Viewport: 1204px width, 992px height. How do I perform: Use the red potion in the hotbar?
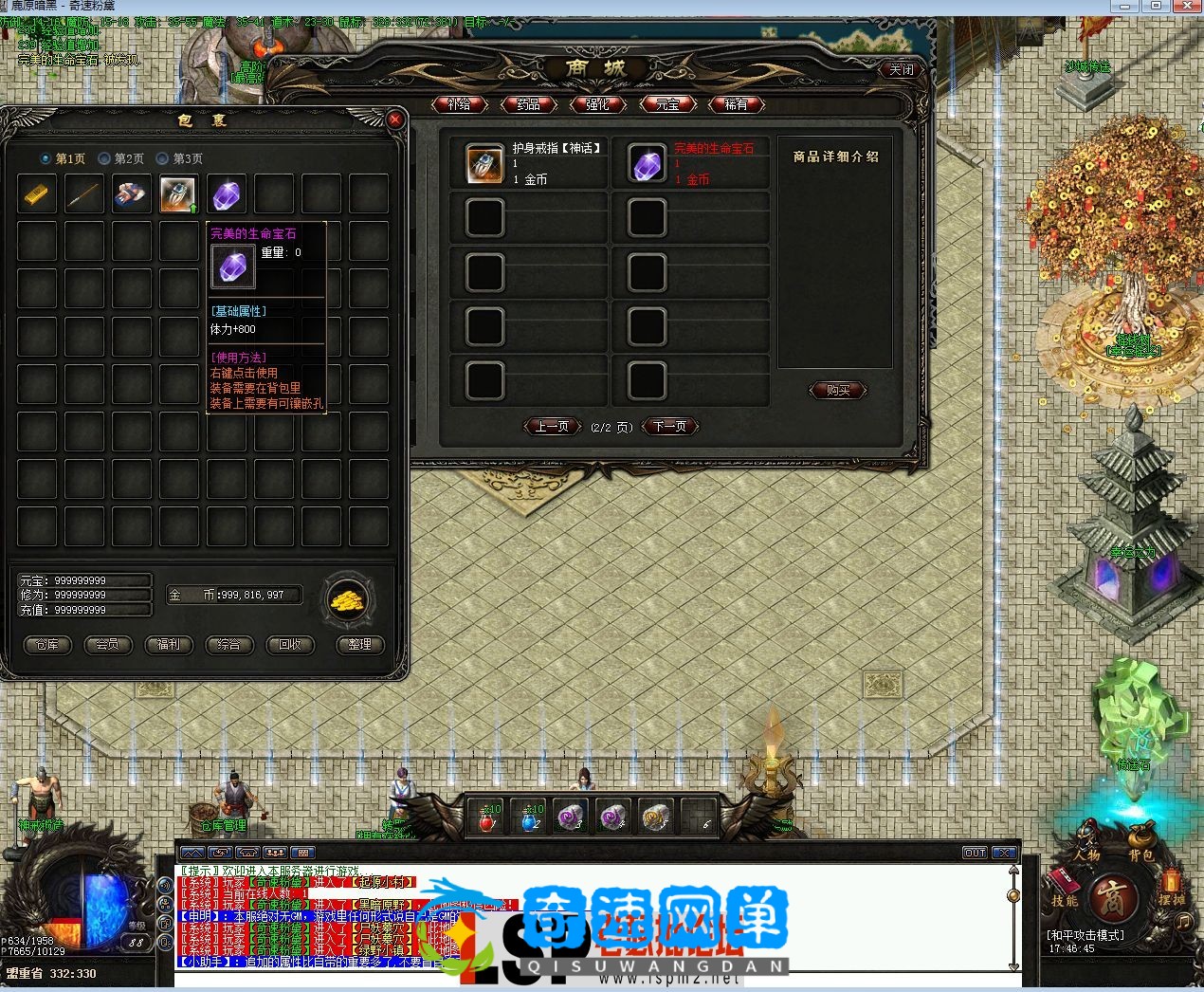click(487, 817)
